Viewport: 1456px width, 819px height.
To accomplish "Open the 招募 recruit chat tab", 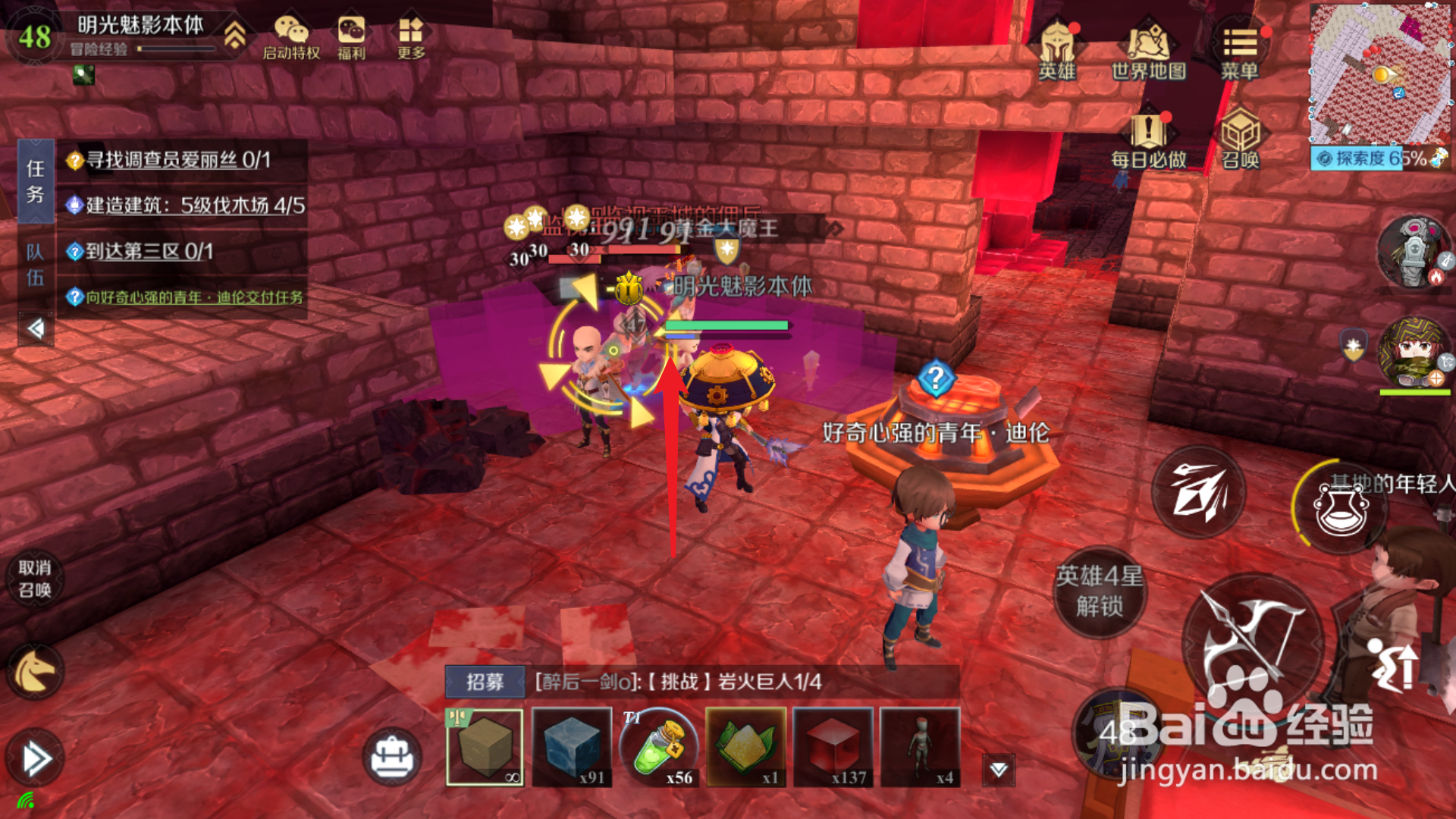I will (485, 682).
